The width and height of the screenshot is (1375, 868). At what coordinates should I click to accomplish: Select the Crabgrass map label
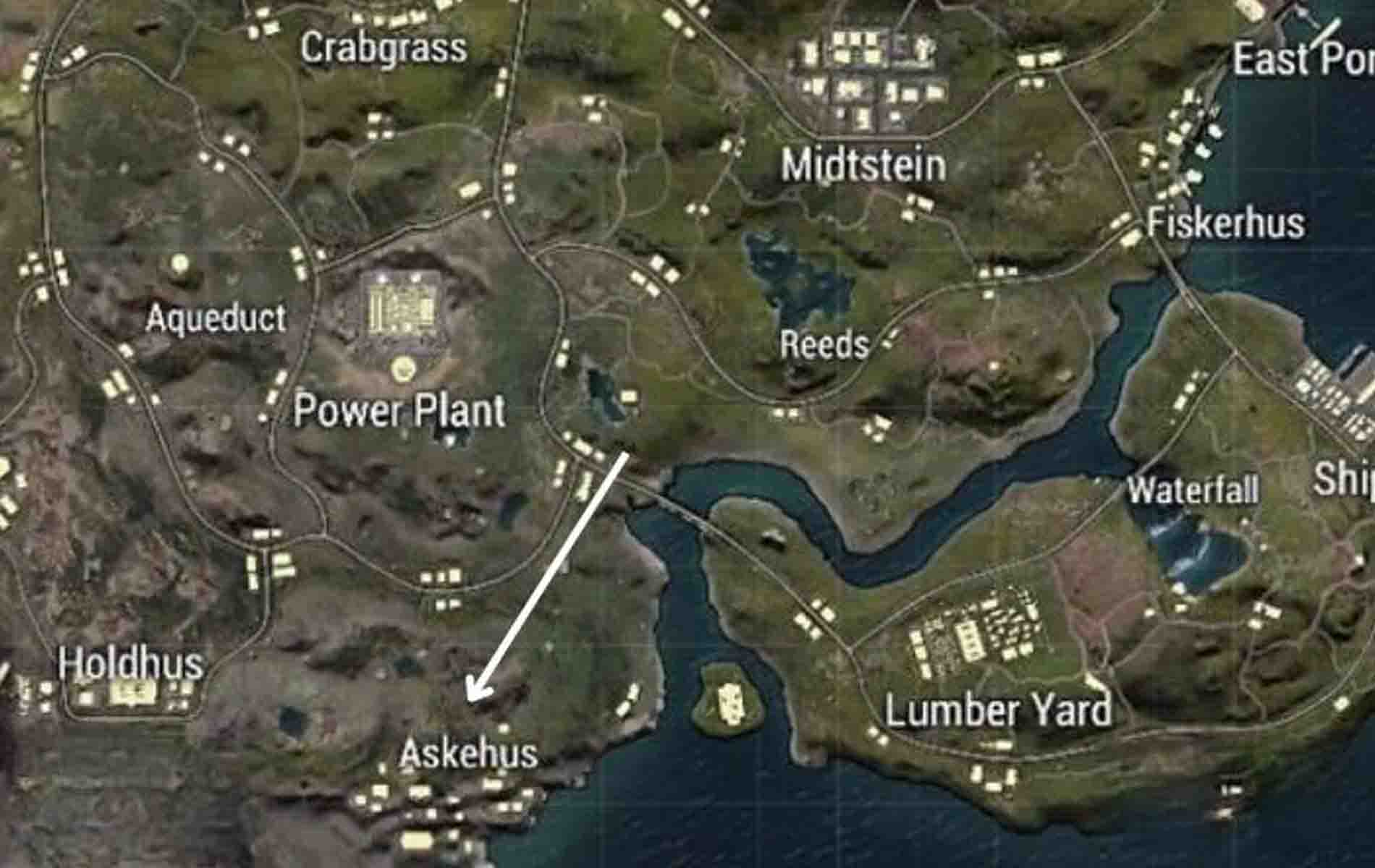[386, 47]
